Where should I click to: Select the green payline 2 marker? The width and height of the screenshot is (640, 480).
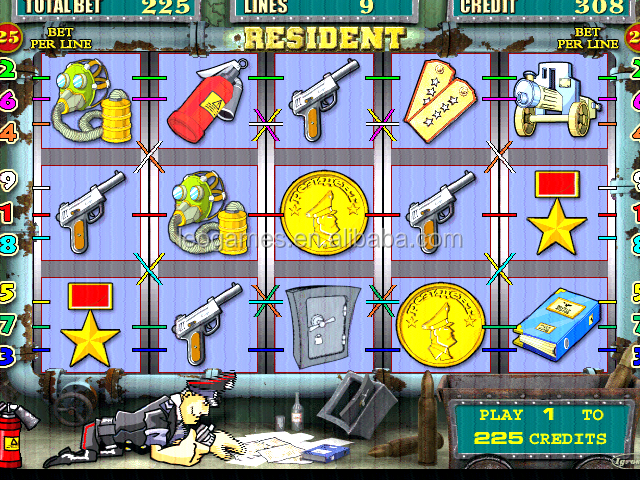[x=9, y=70]
